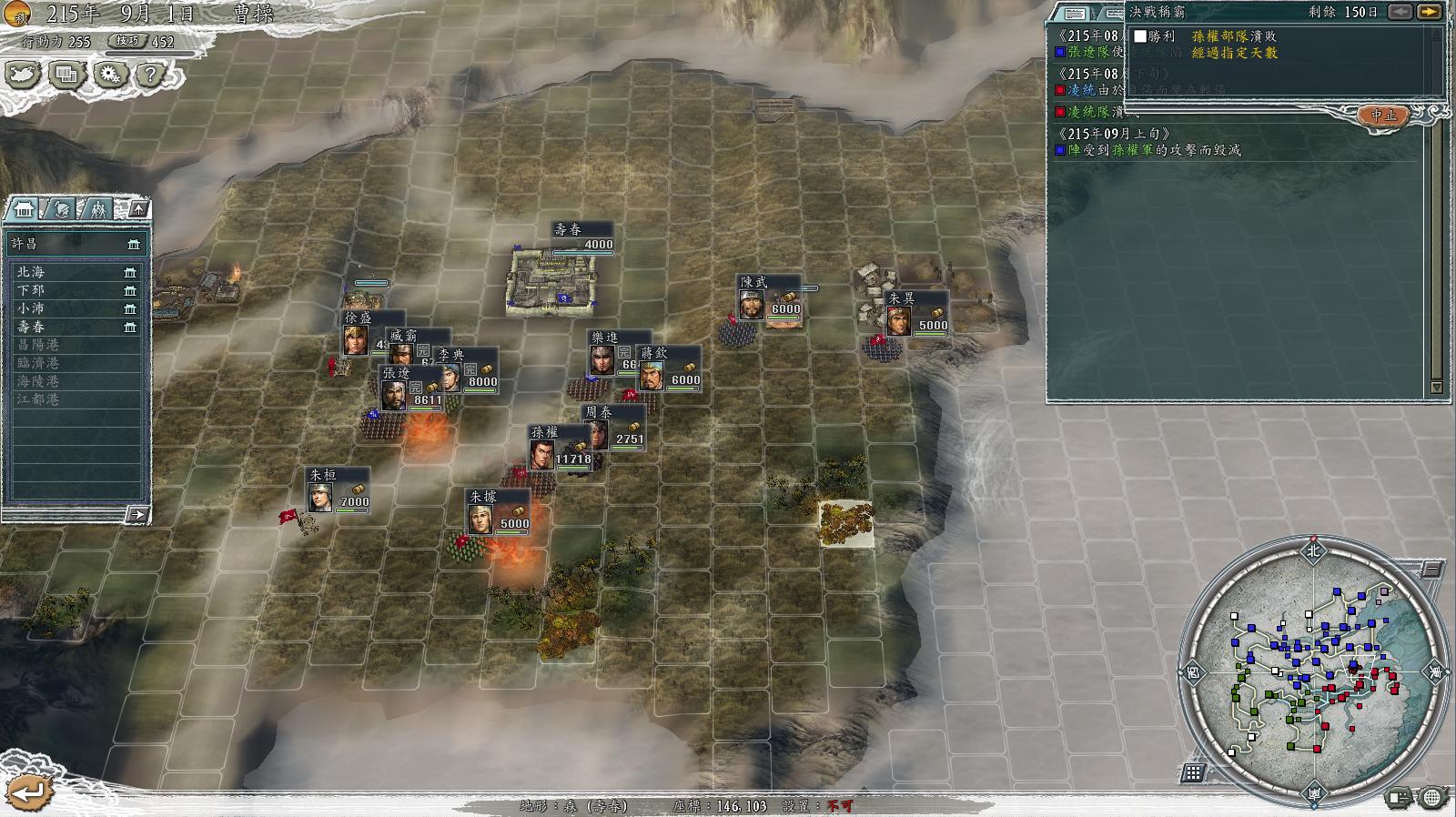The height and width of the screenshot is (817, 1456).
Task: Click the circular minimap of China
Action: 1312,670
